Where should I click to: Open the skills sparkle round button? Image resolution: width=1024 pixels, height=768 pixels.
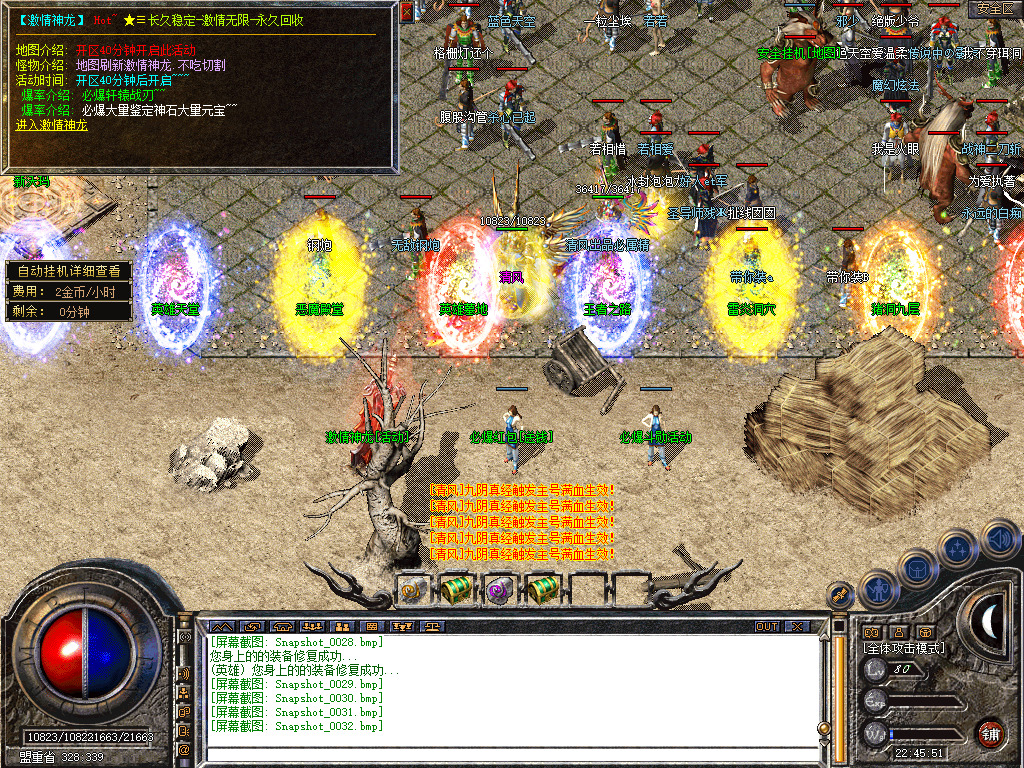[959, 548]
